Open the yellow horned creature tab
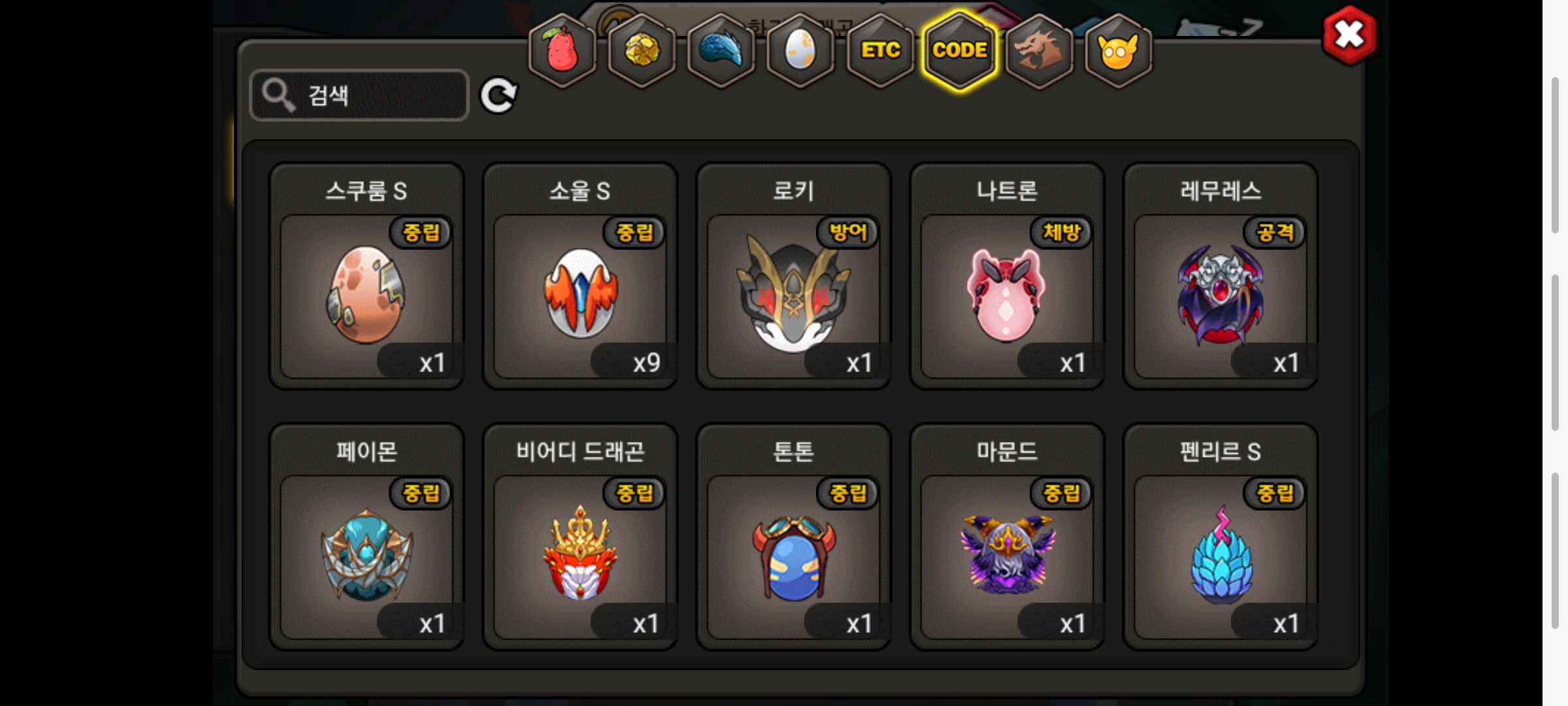 click(1118, 51)
